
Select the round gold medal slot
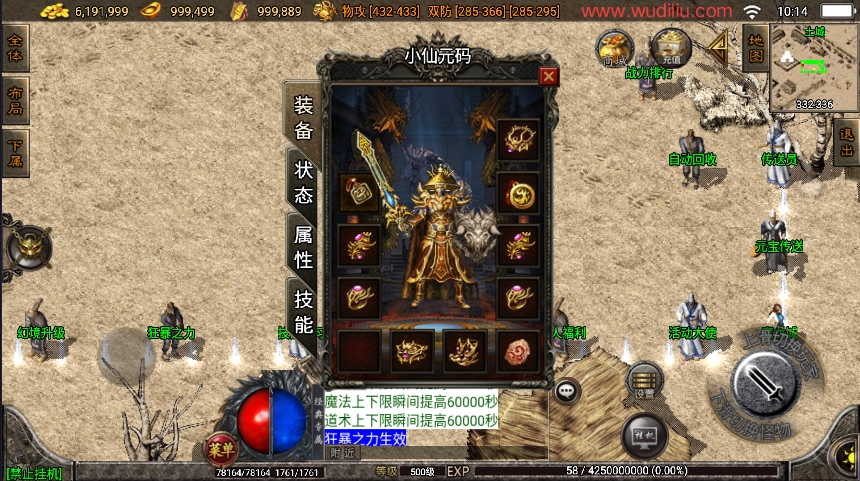518,193
